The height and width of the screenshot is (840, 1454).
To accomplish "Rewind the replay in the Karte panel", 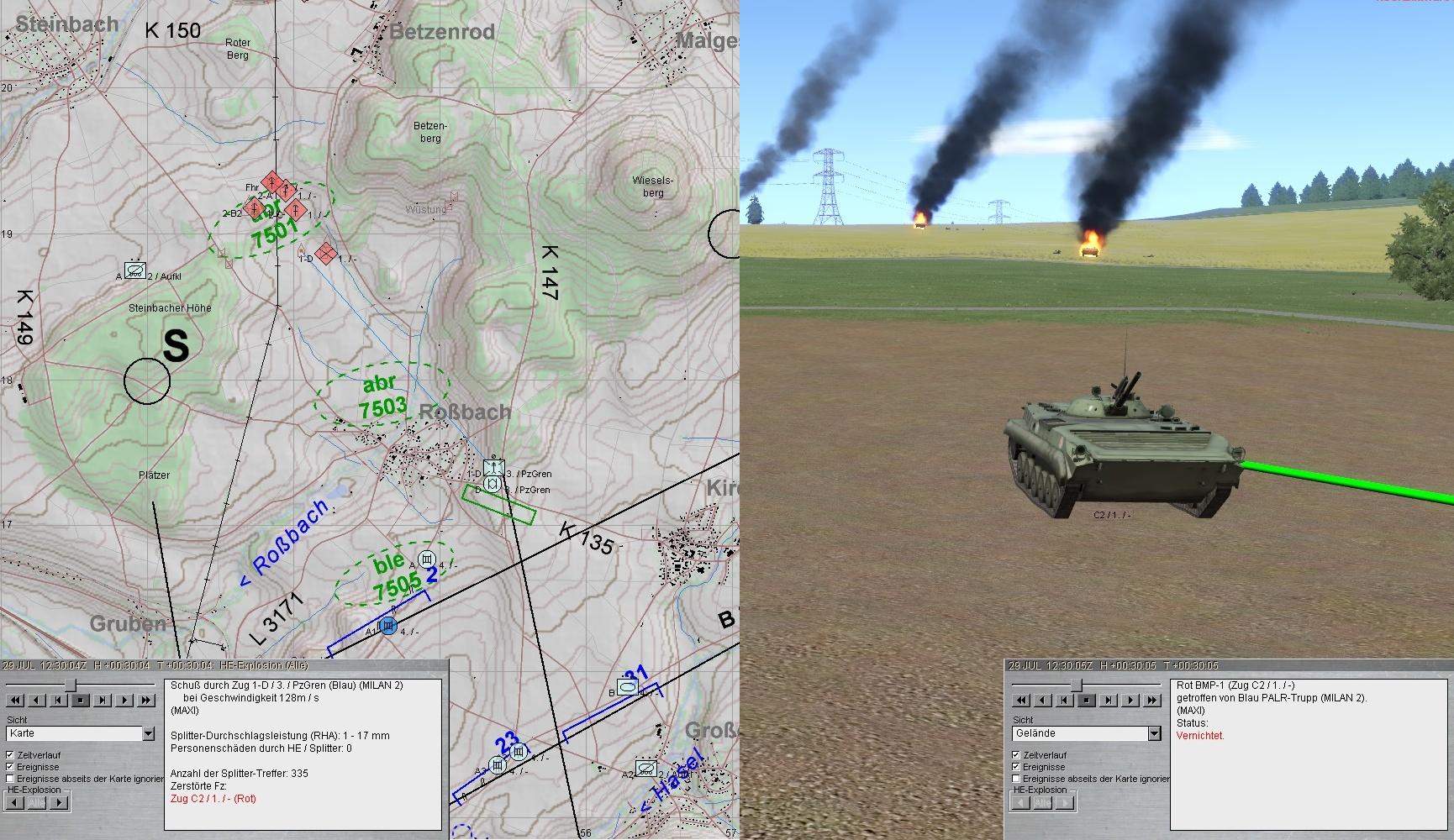I will (15, 700).
